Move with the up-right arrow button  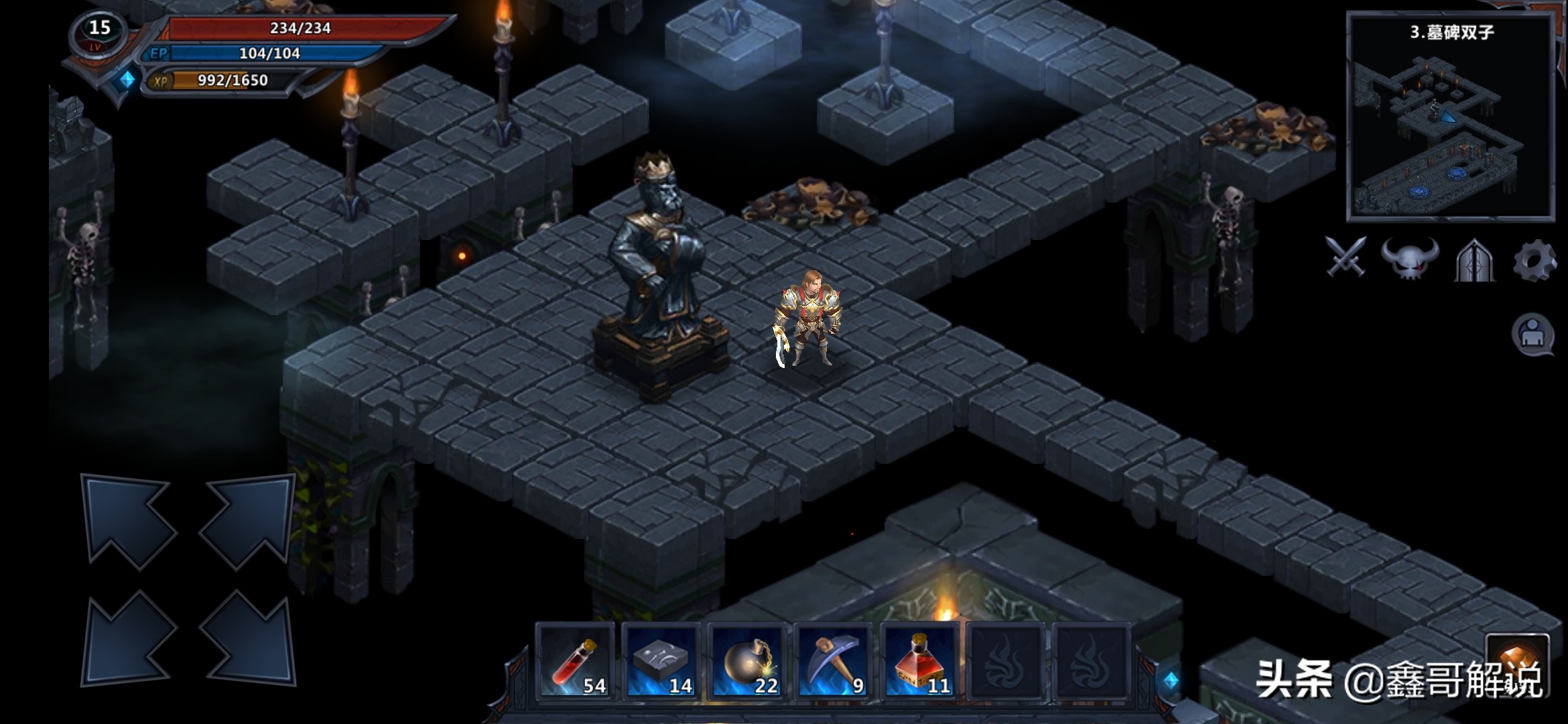pos(247,521)
